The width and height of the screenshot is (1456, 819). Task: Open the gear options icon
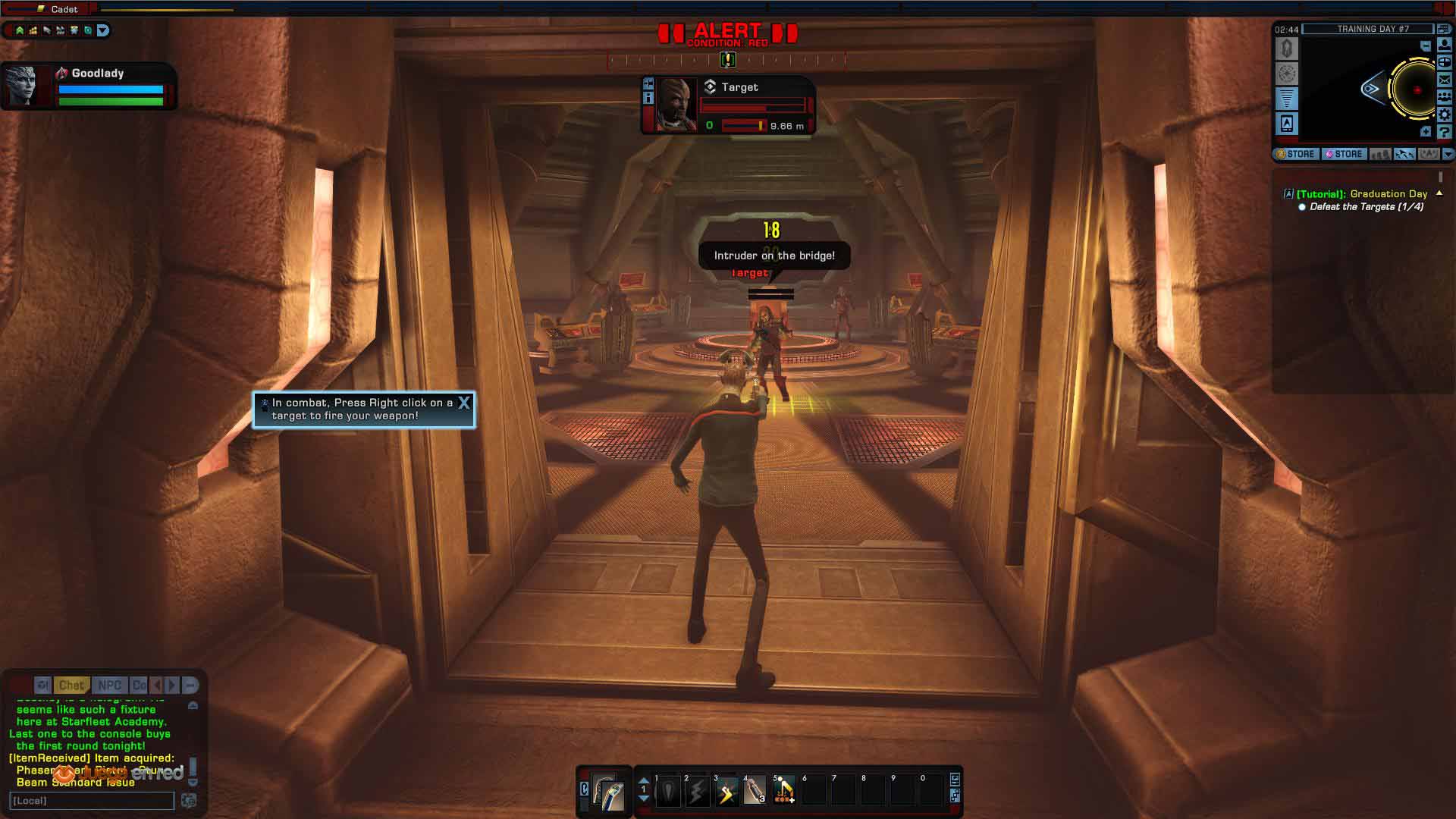coord(1445,115)
